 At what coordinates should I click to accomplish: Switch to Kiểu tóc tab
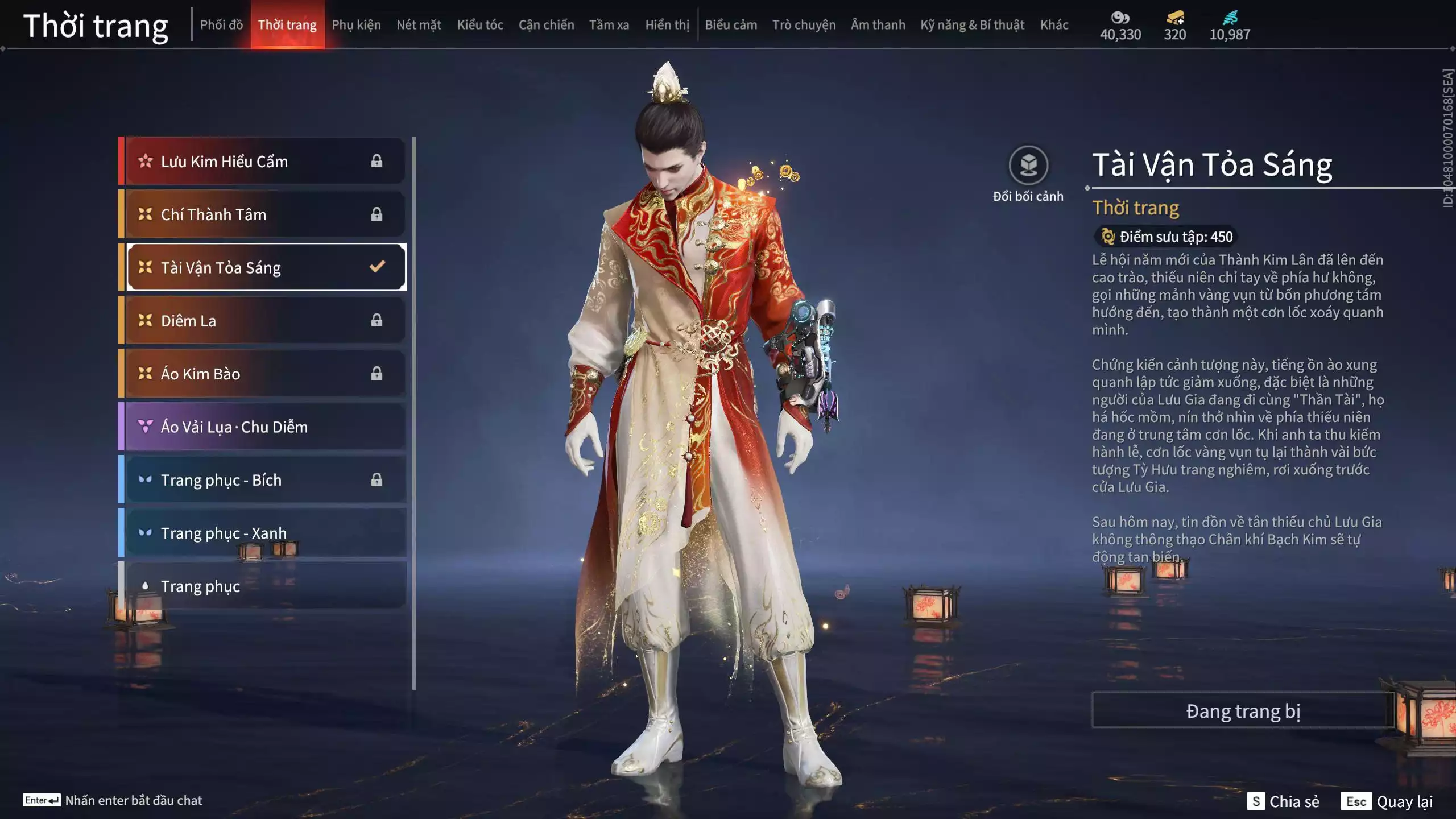[x=480, y=25]
